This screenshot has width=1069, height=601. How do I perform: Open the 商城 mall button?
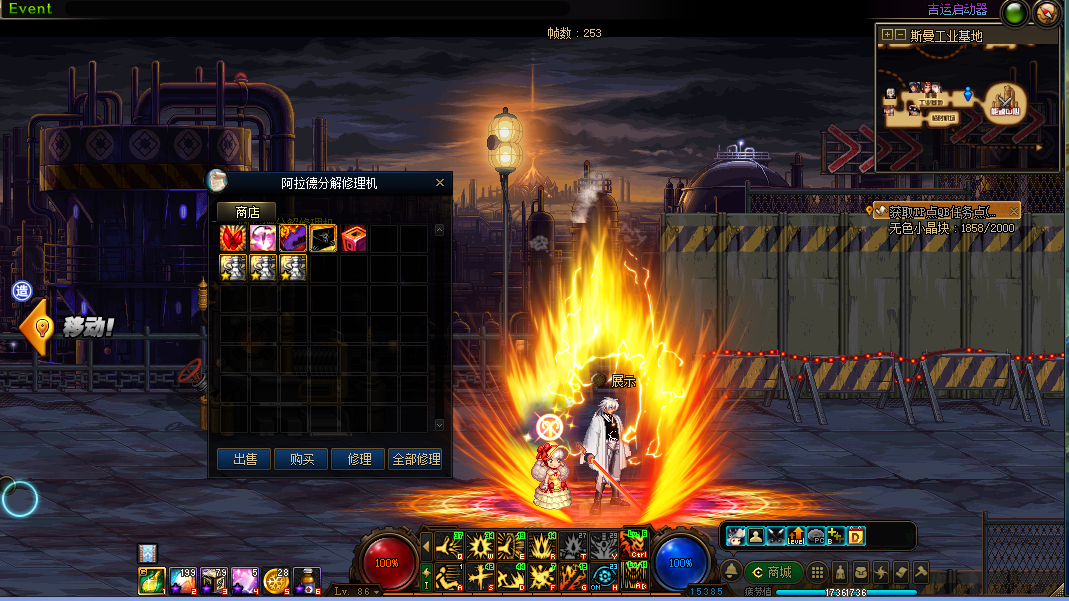[773, 572]
